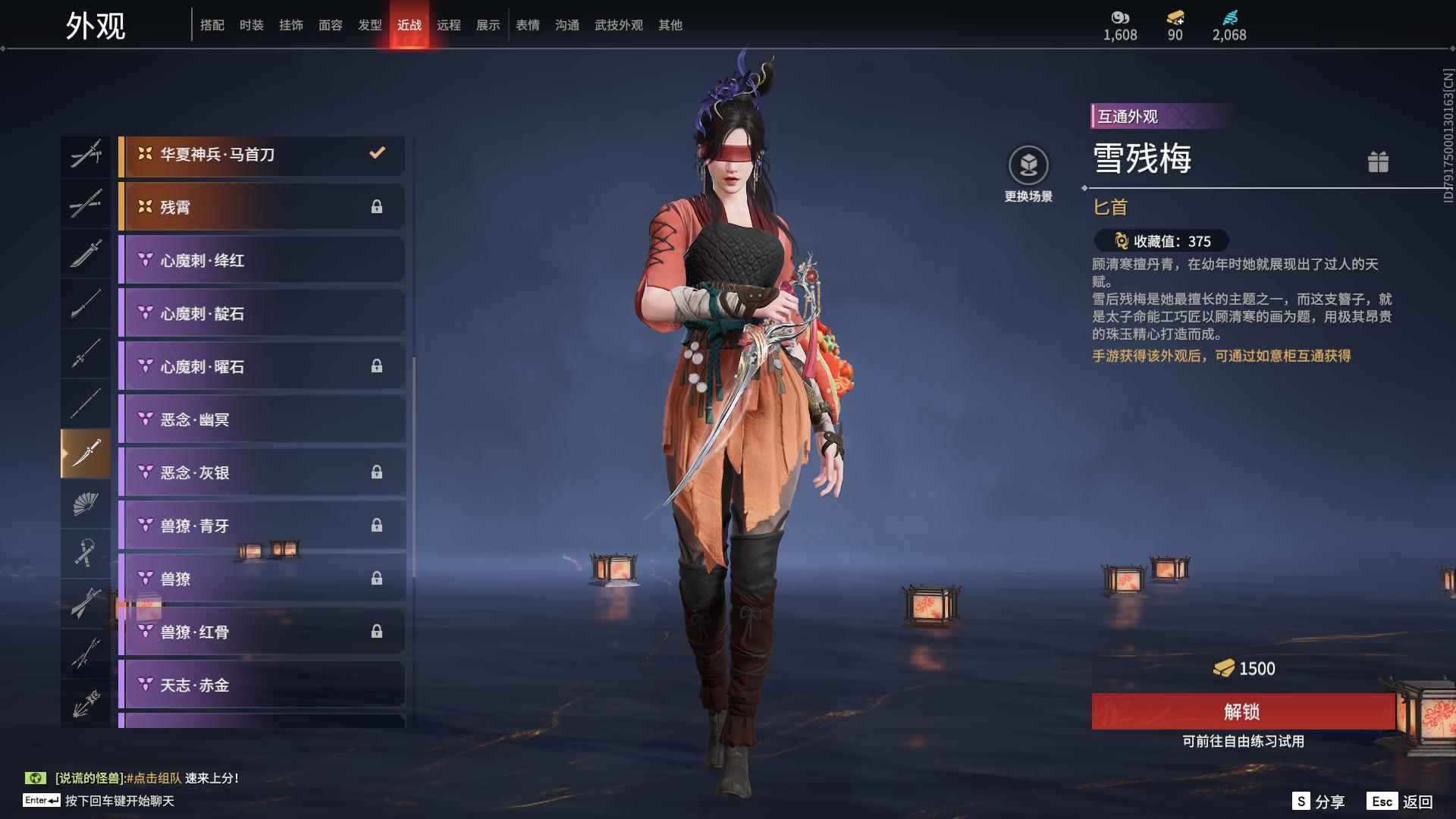Return using the 返回 button
1456x819 pixels.
1400,802
